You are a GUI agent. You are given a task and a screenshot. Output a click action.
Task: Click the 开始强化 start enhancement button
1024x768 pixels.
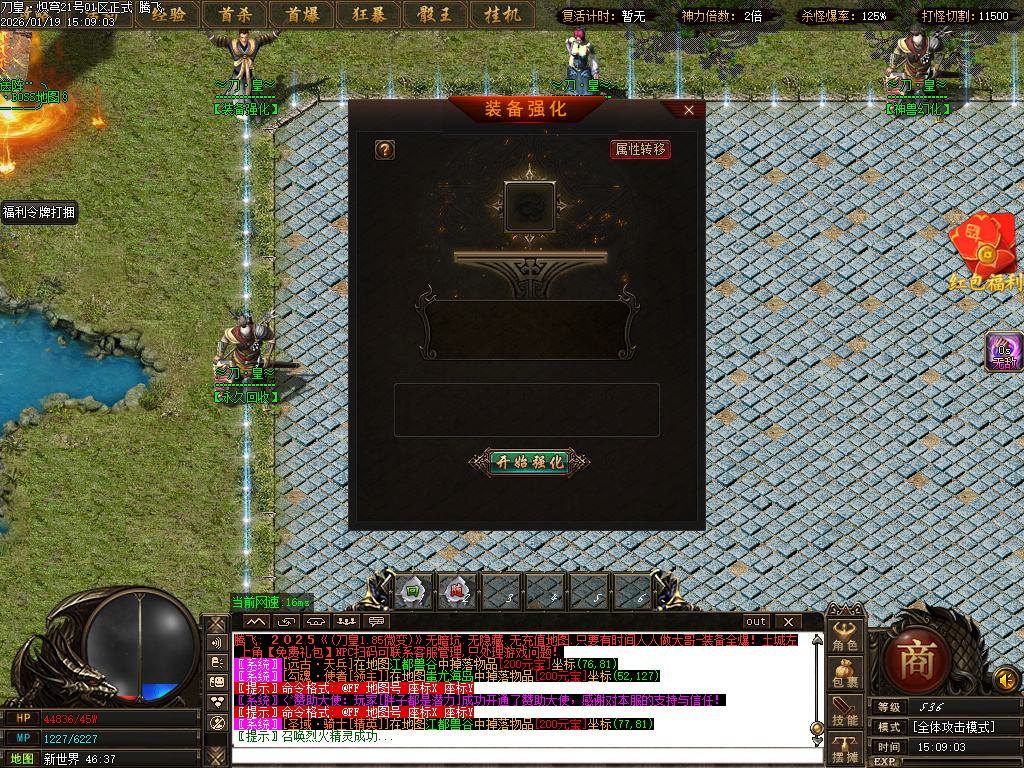click(x=529, y=462)
